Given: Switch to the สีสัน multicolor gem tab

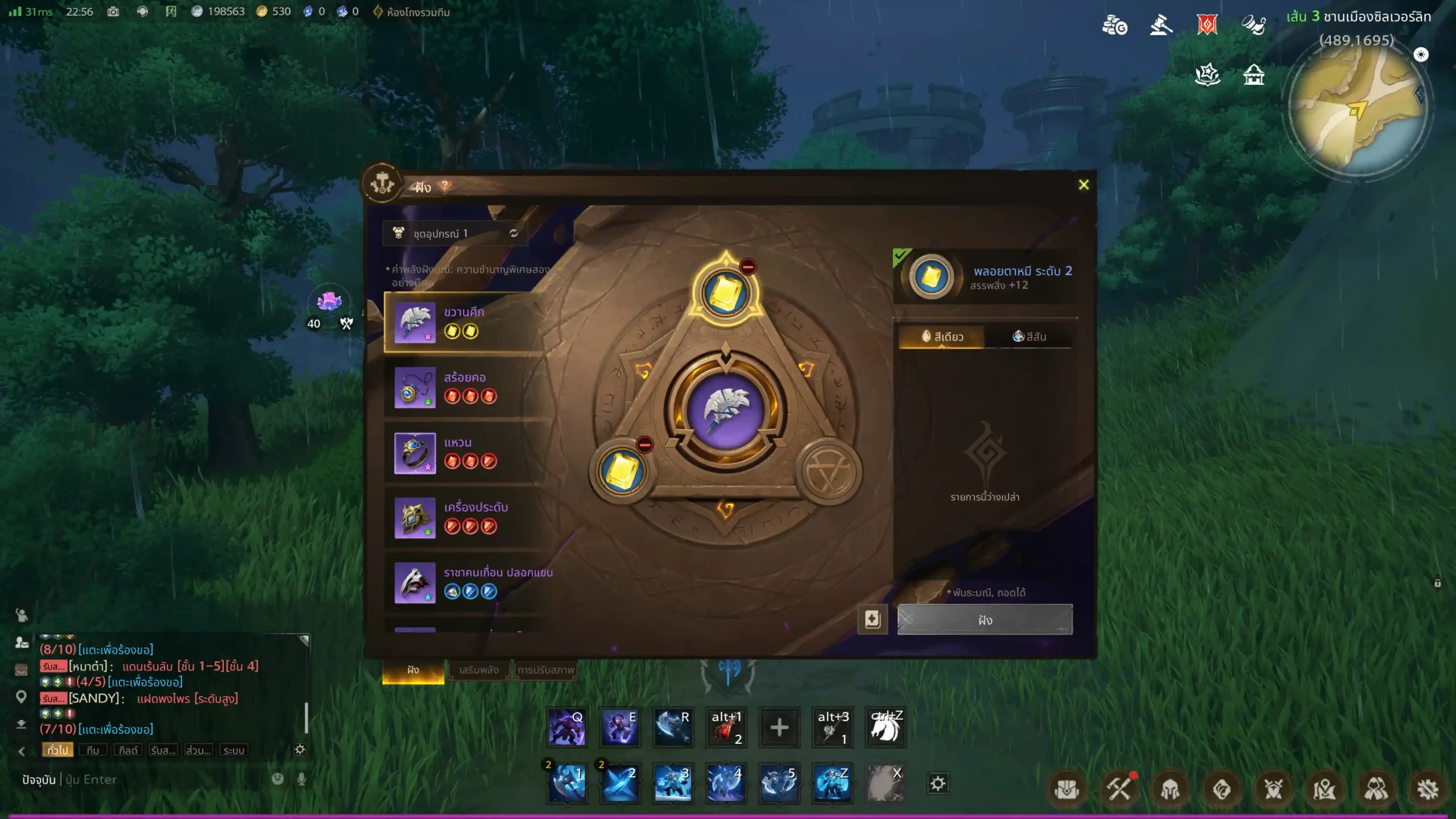Looking at the screenshot, I should 1029,337.
